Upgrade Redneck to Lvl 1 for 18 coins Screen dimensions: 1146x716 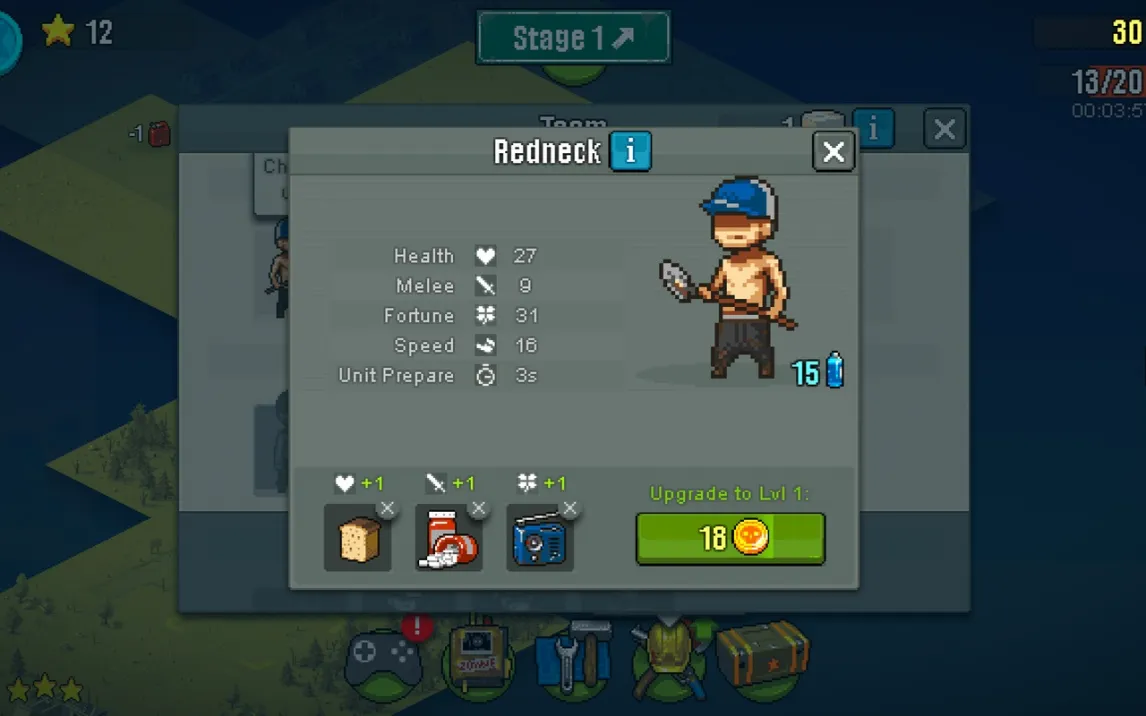click(730, 539)
